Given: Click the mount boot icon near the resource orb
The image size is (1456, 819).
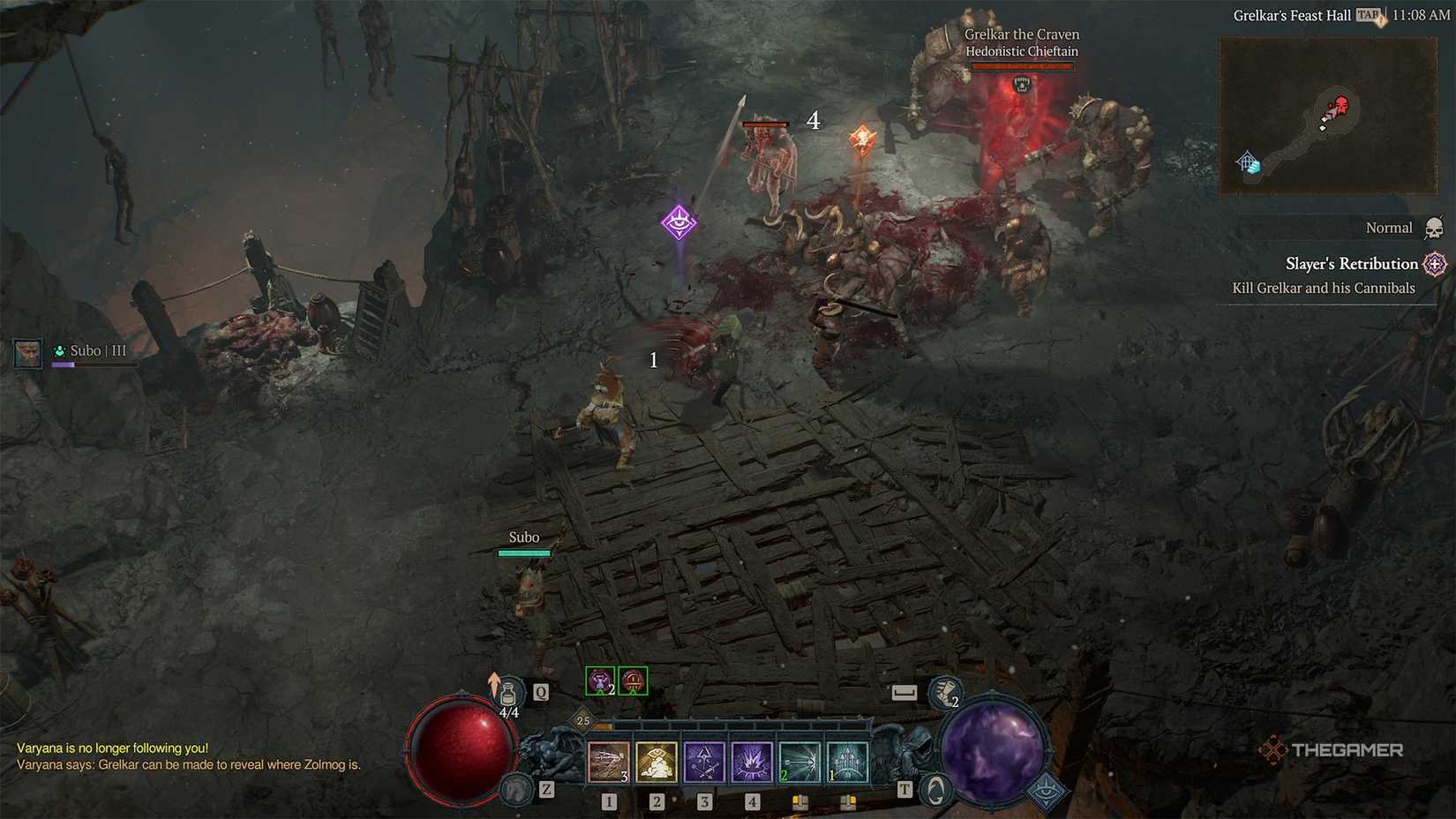Looking at the screenshot, I should coord(945,693).
